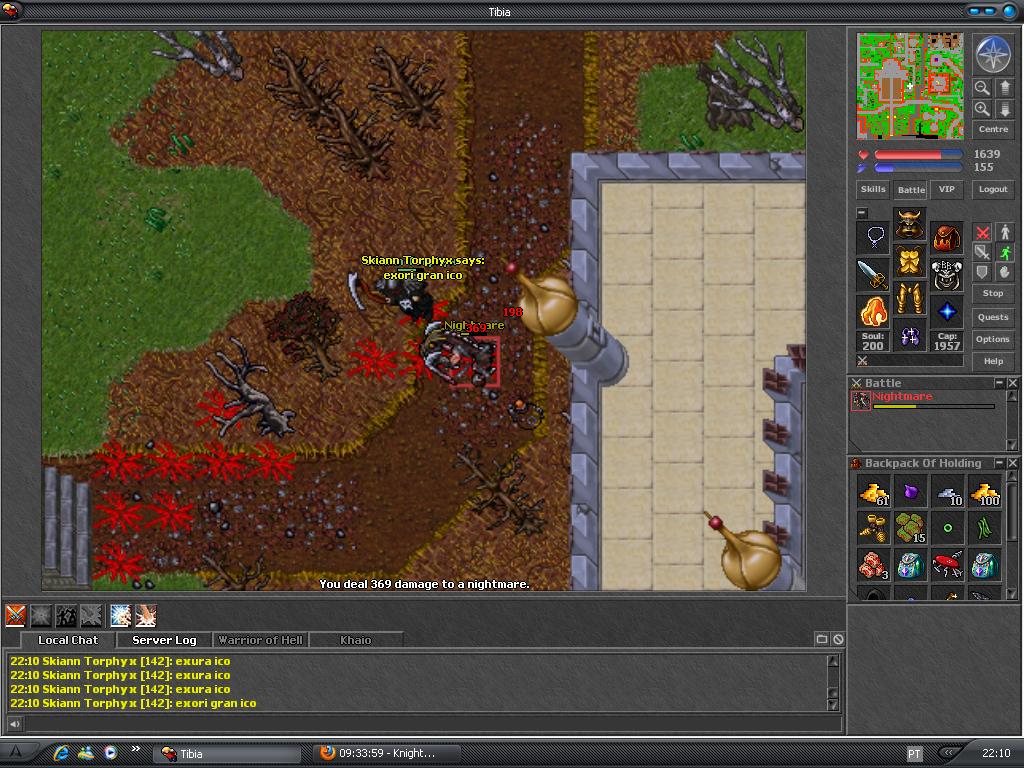Click the compass rose beside the minimap
The height and width of the screenshot is (768, 1024).
point(993,54)
